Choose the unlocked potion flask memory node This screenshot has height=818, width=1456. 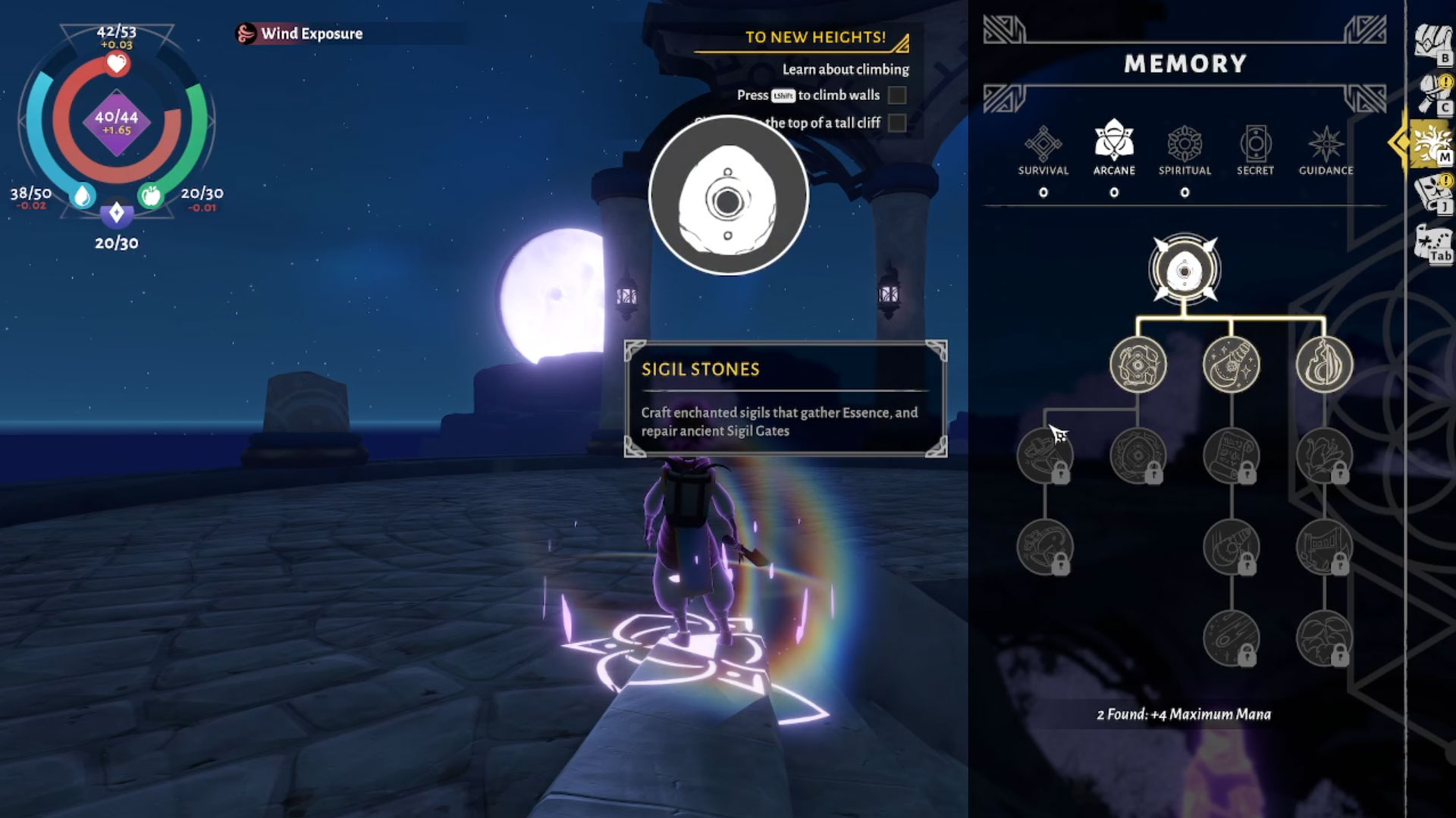[1231, 365]
